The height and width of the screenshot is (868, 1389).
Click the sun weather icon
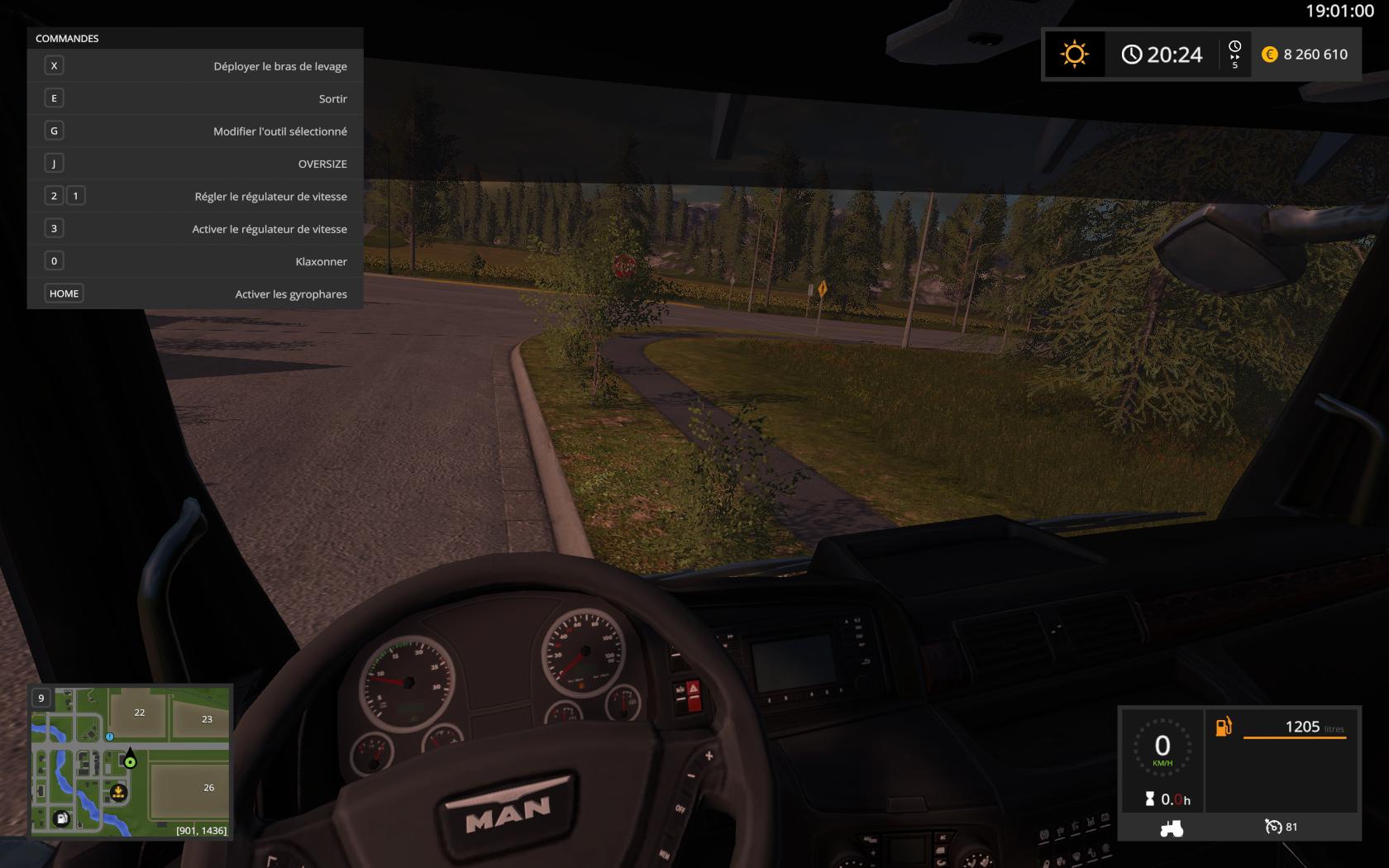point(1074,55)
